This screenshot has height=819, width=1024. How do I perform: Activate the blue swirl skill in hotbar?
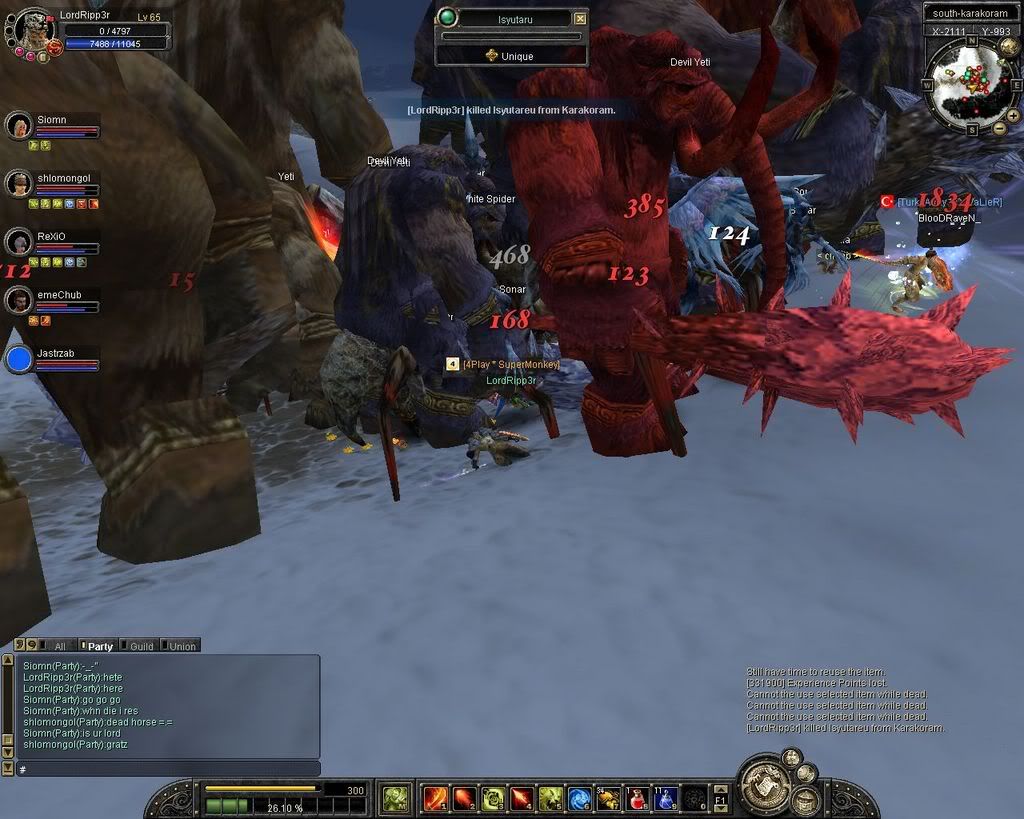(x=579, y=798)
